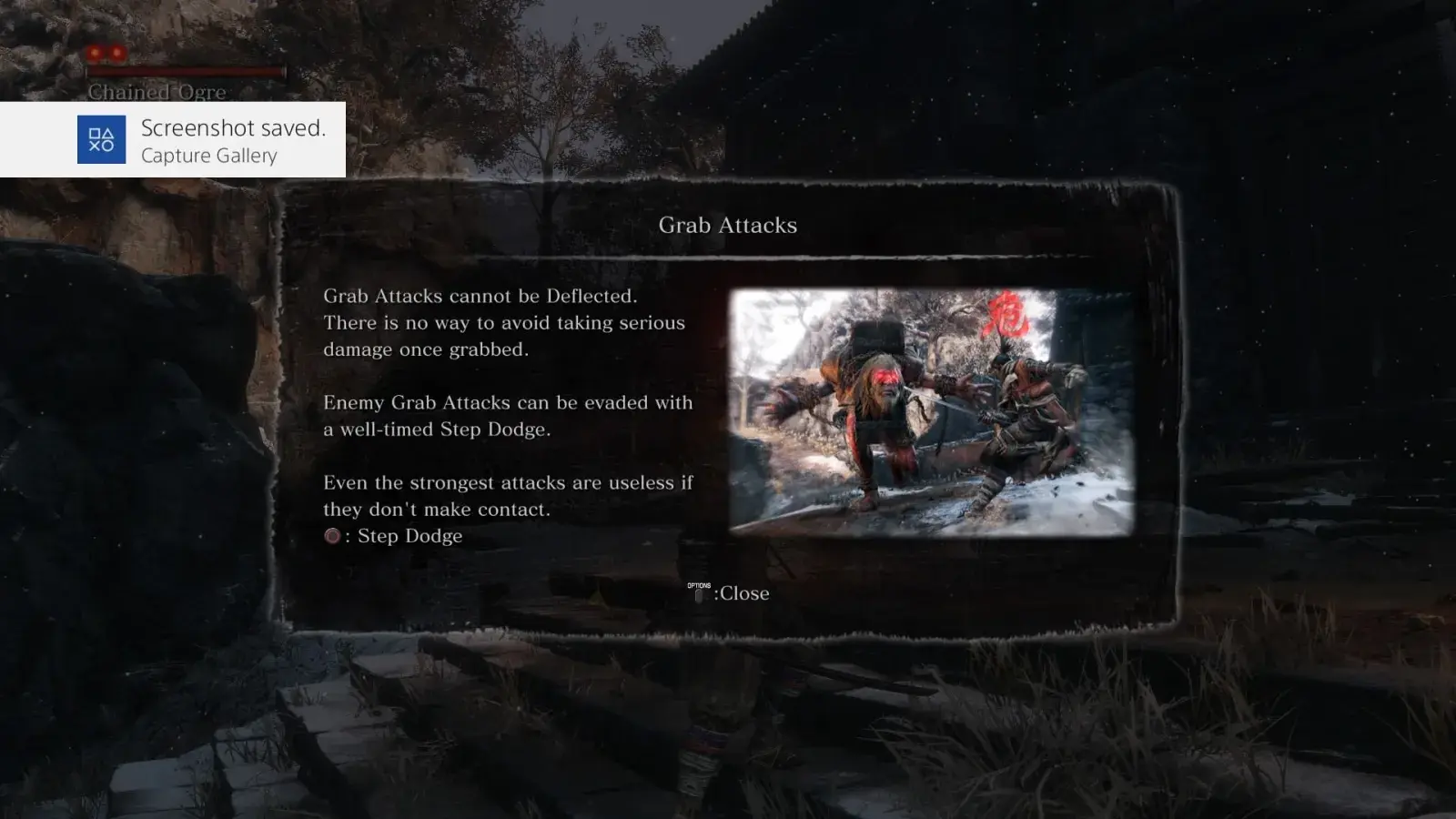Click the paragraph about evading Grab Attacks

(x=508, y=416)
